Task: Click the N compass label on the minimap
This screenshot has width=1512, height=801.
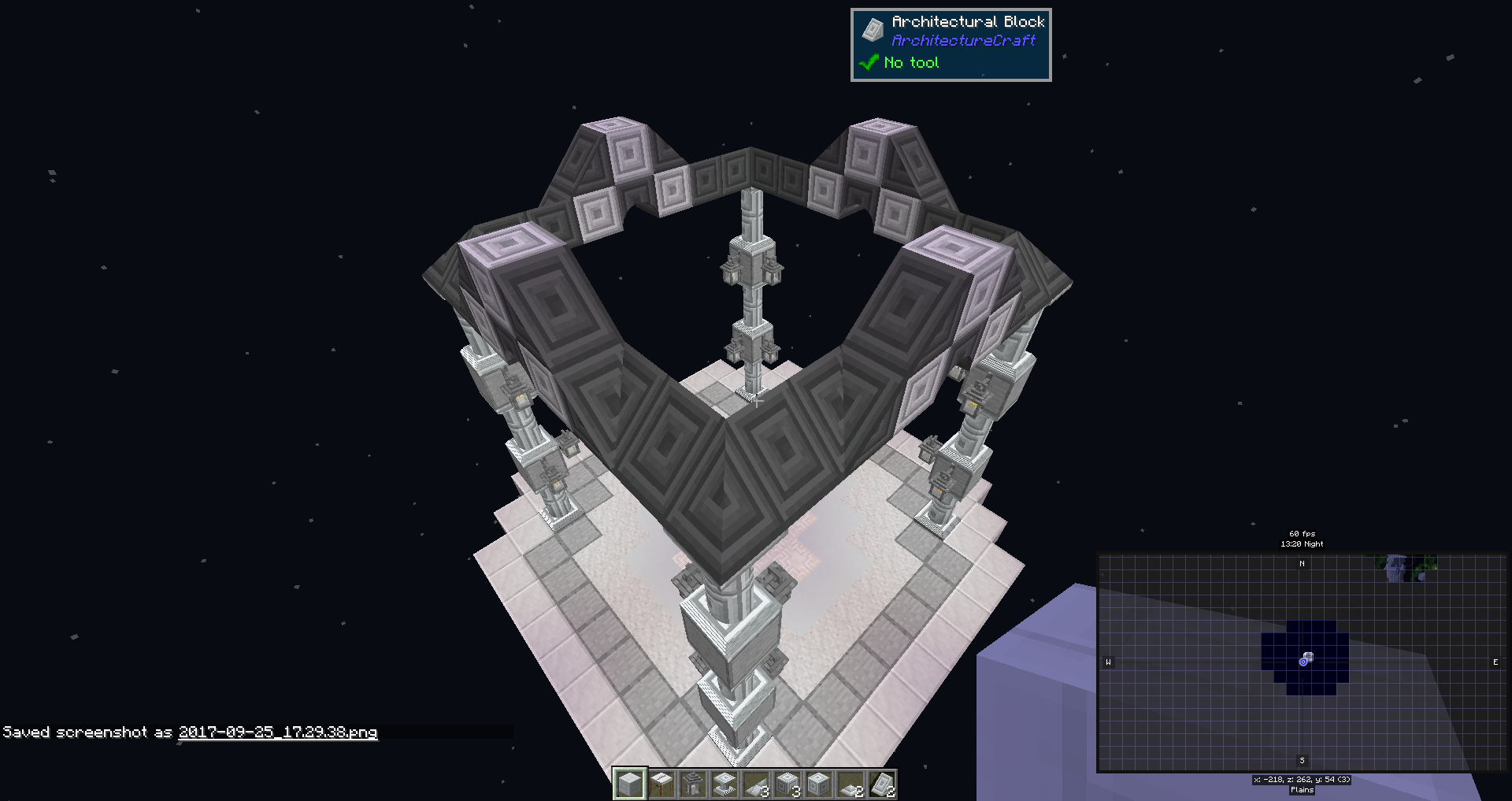Action: point(1302,562)
